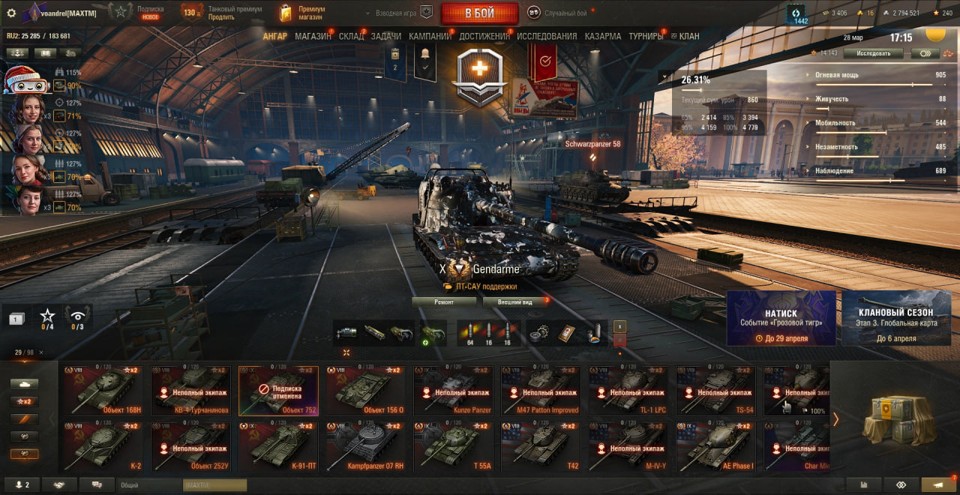This screenshot has height=495, width=960.
Task: Start a battle with the red В БОЙ button
Action: click(x=479, y=13)
